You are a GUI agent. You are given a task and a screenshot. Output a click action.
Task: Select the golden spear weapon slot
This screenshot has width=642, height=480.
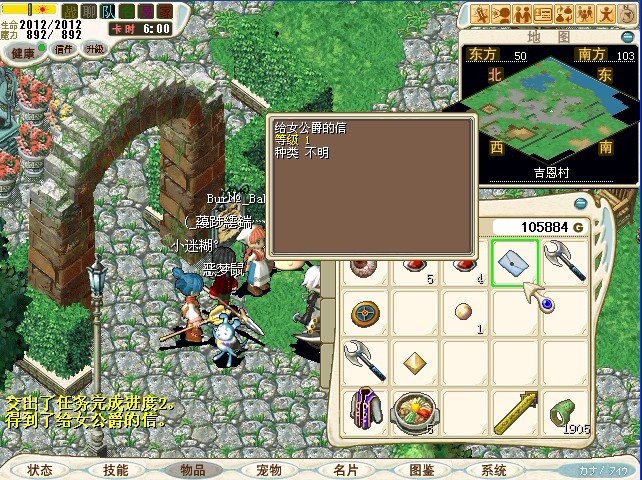(x=516, y=410)
